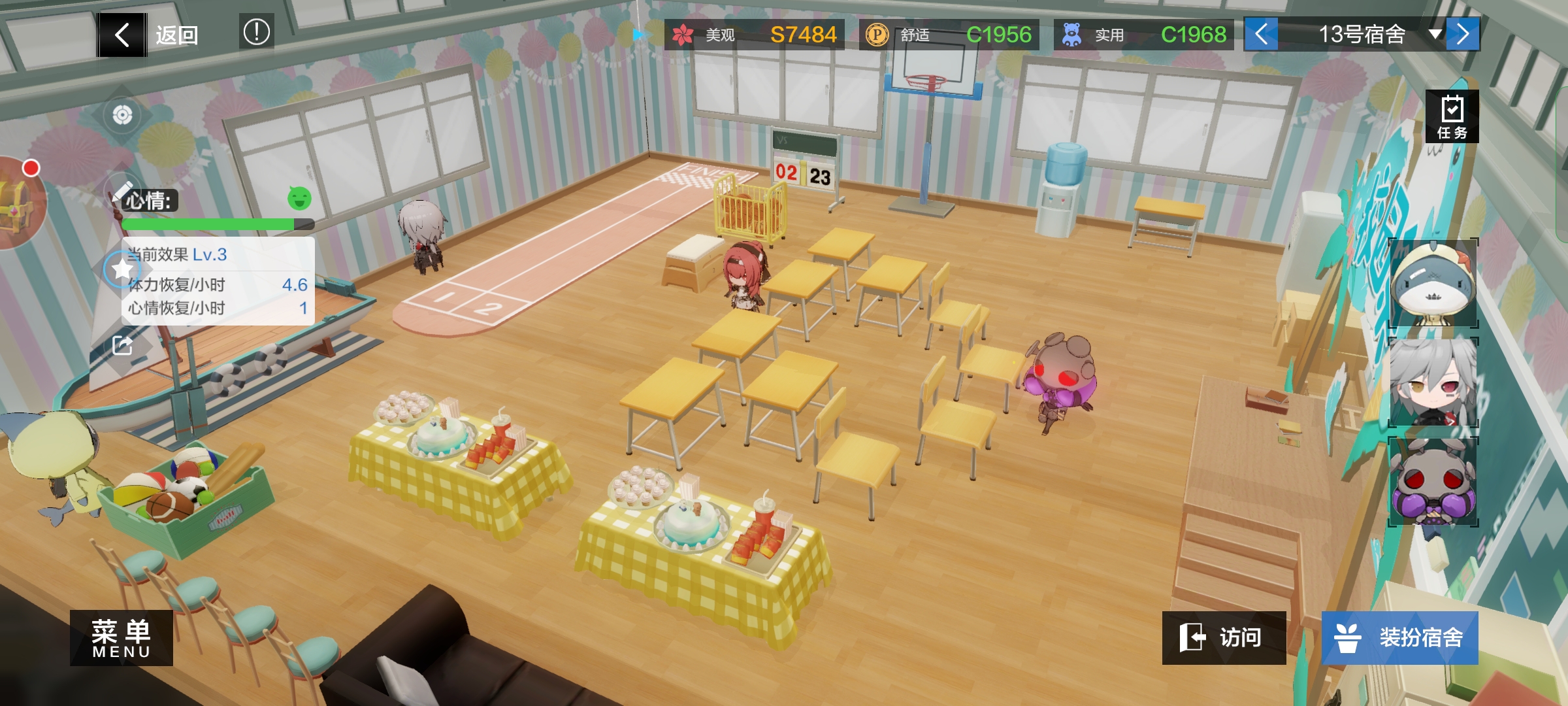Open 装扮宿舍 dormitory decoration
This screenshot has height=706, width=1568.
tap(1399, 637)
